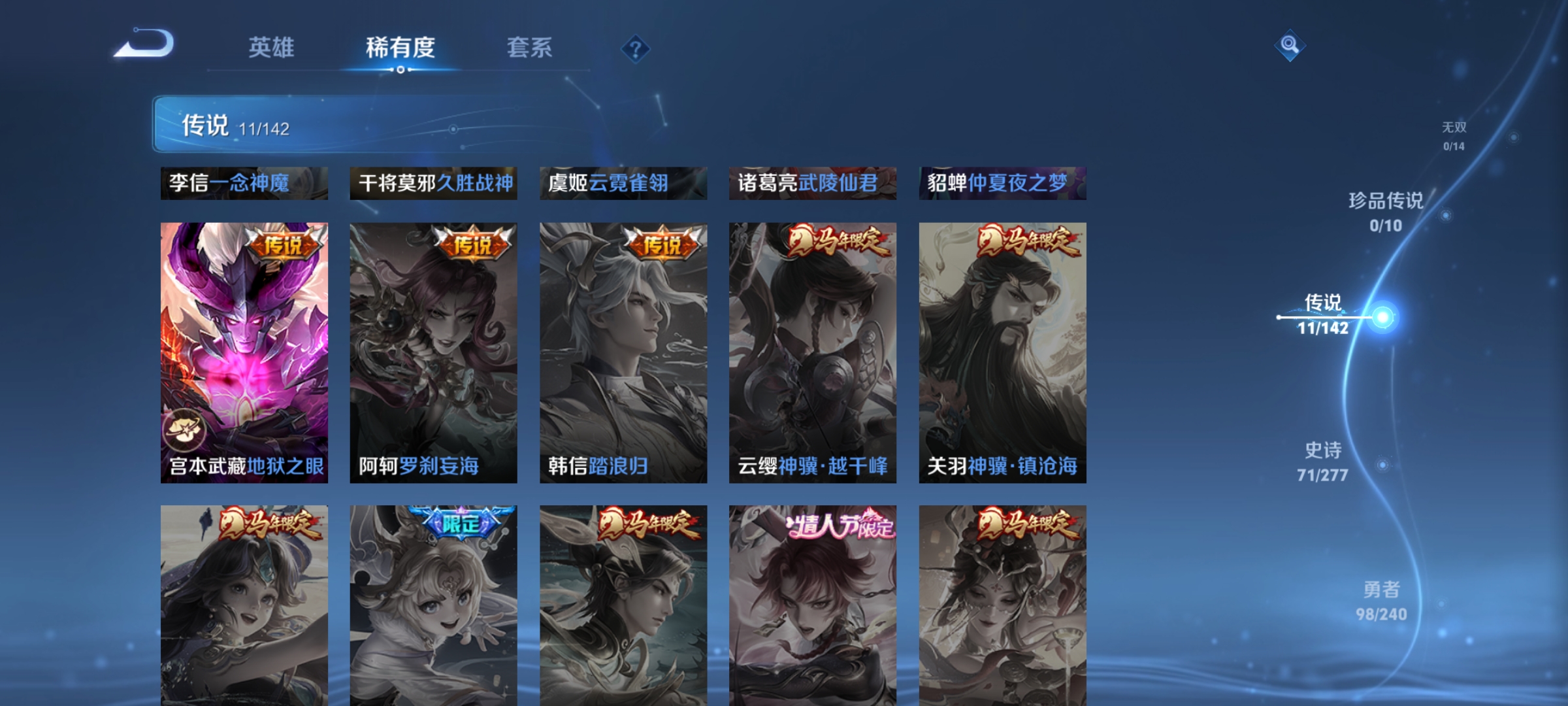Select 无双 rarity in the right sidebar
Image resolution: width=1568 pixels, height=706 pixels.
click(1456, 129)
